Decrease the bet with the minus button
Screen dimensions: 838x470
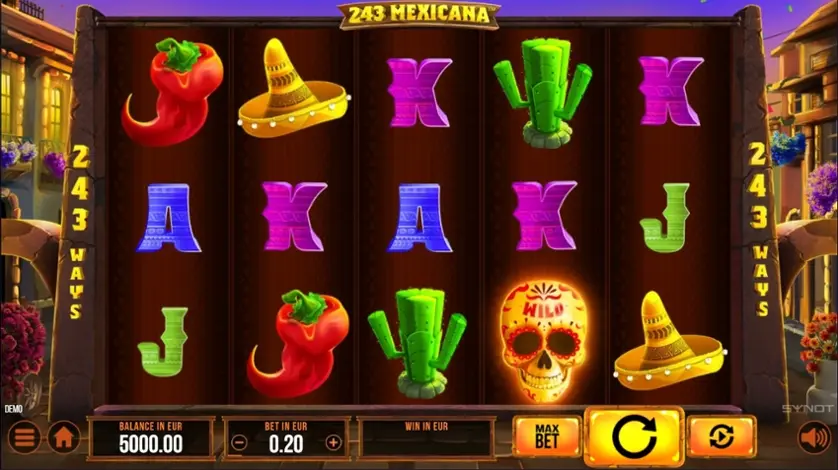[x=238, y=442]
